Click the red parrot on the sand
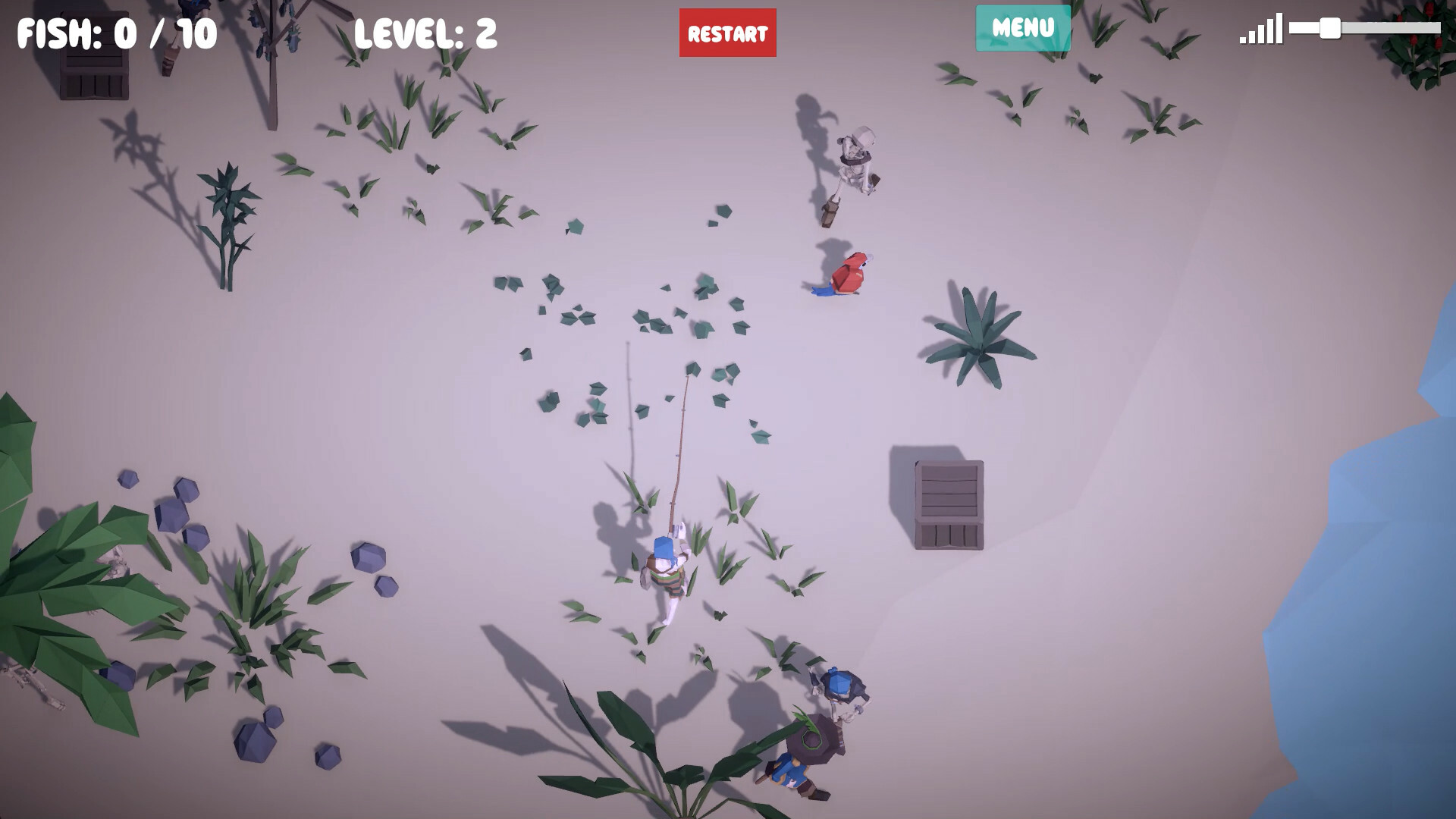The width and height of the screenshot is (1456, 819). point(849,273)
